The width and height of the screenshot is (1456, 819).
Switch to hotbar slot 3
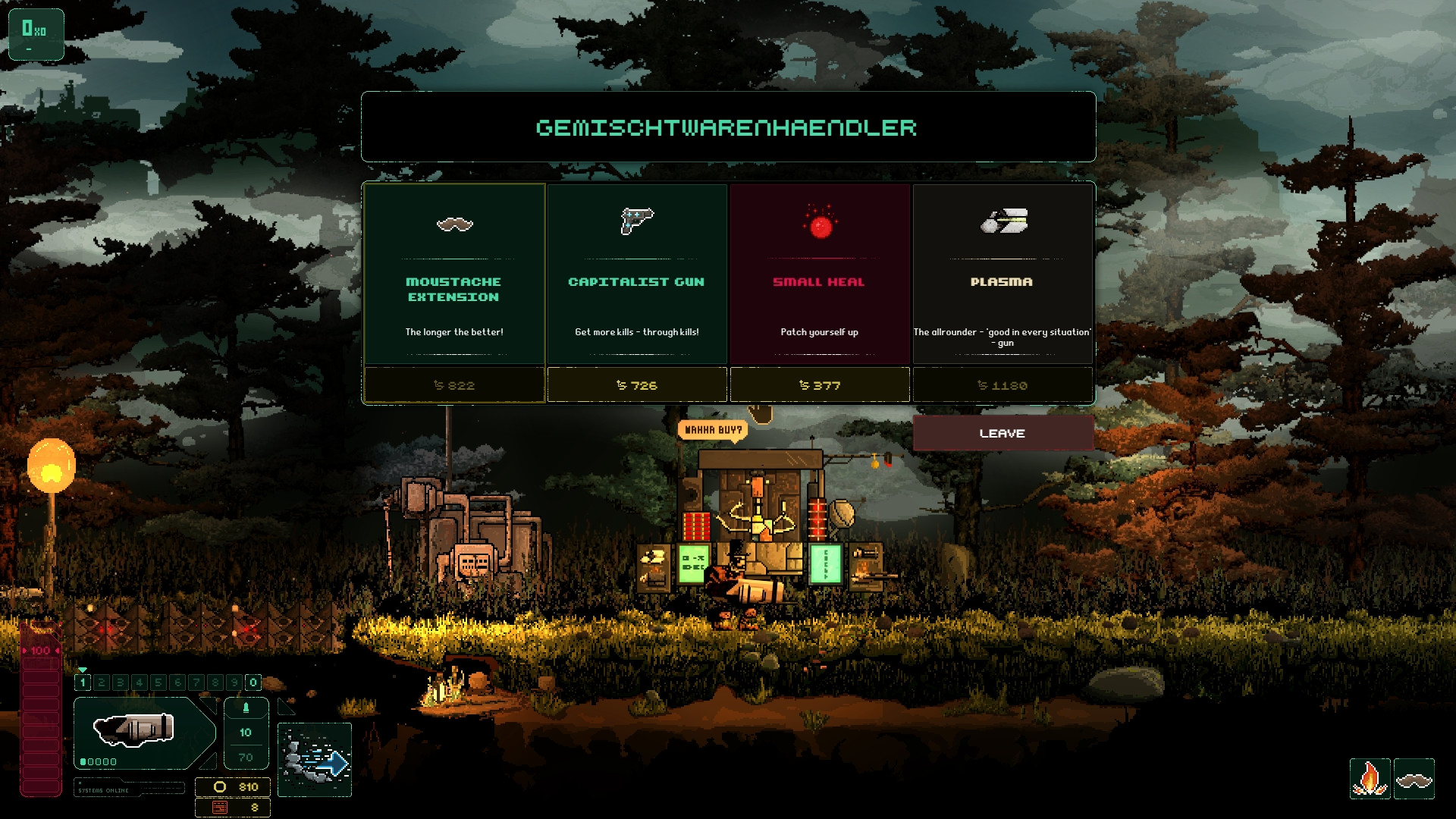click(120, 682)
